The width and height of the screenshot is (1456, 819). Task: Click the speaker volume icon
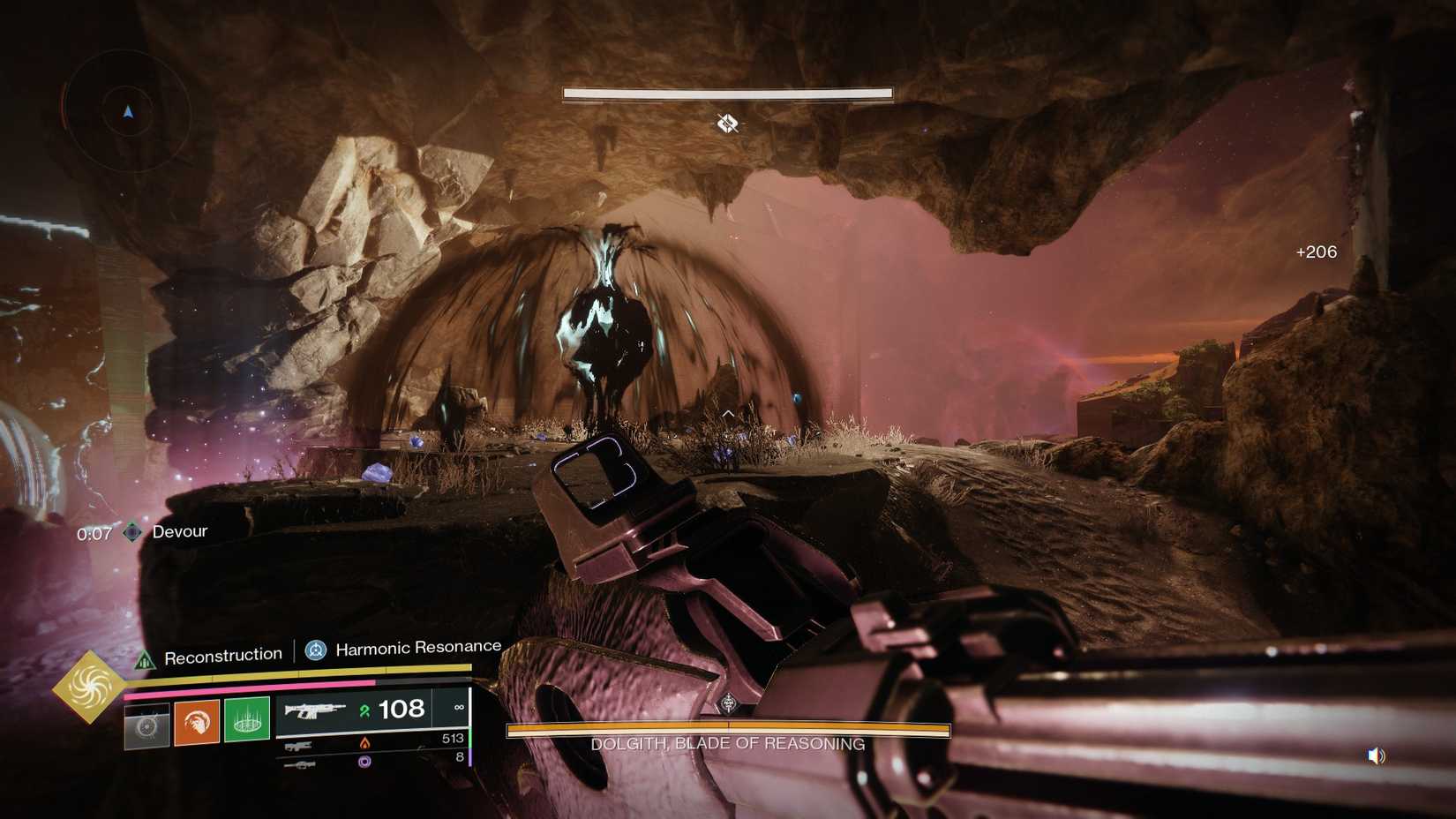click(x=1377, y=755)
